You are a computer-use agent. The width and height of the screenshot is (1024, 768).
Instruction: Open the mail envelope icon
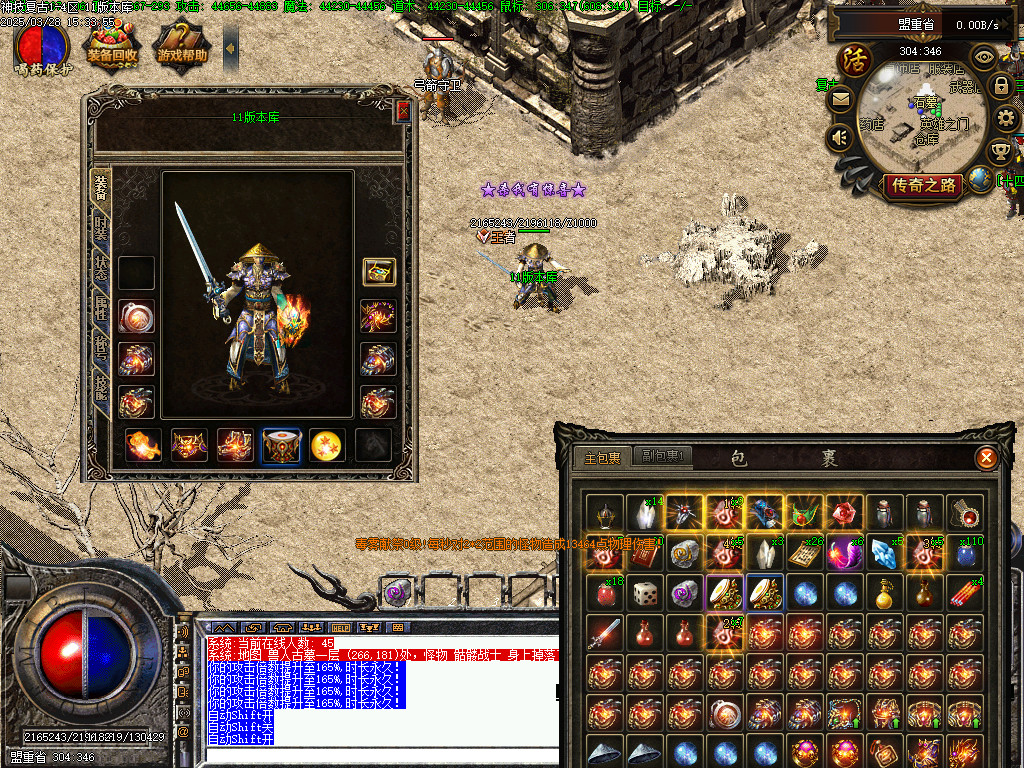839,99
